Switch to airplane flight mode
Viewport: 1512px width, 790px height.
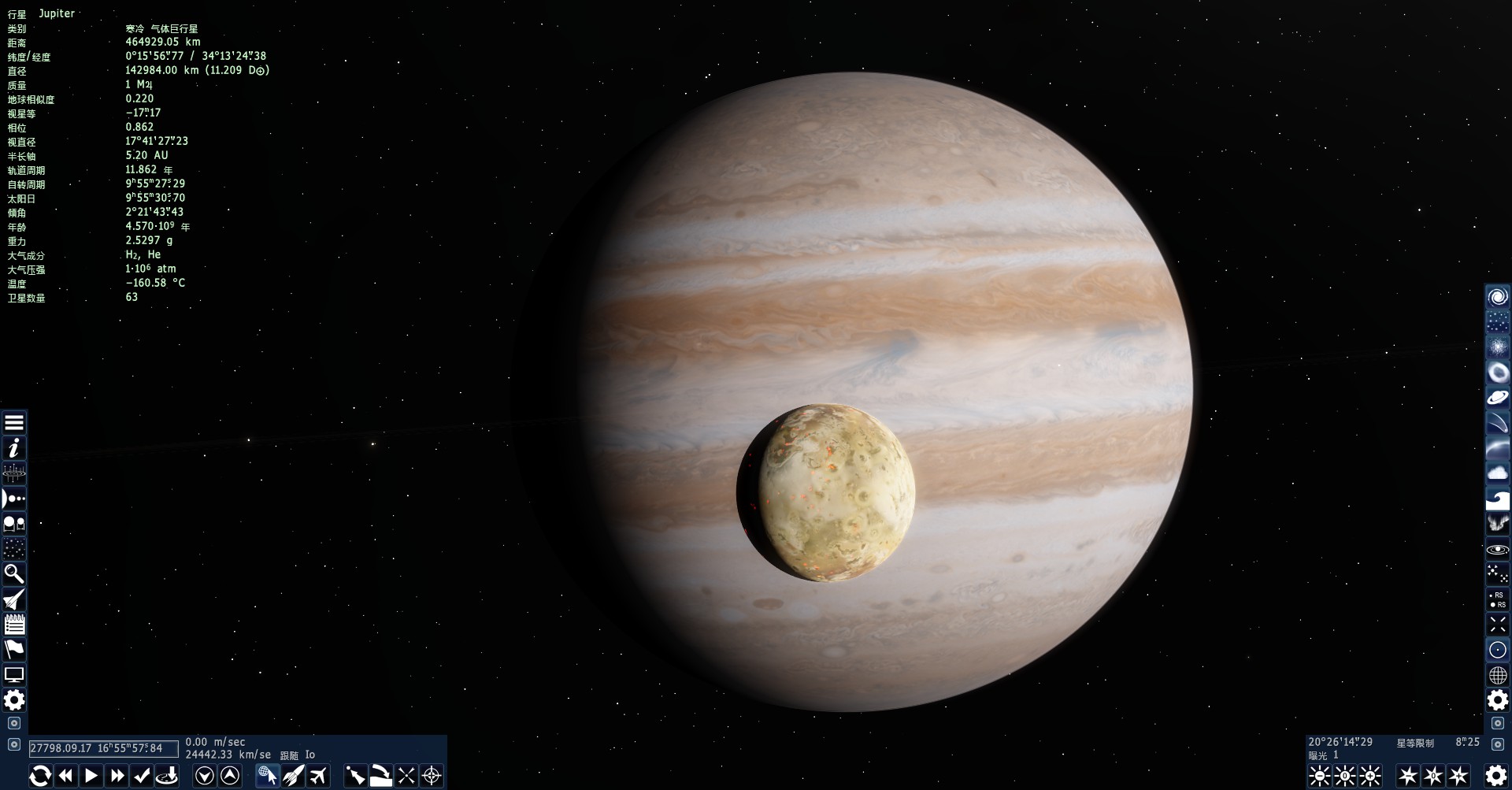(x=318, y=776)
